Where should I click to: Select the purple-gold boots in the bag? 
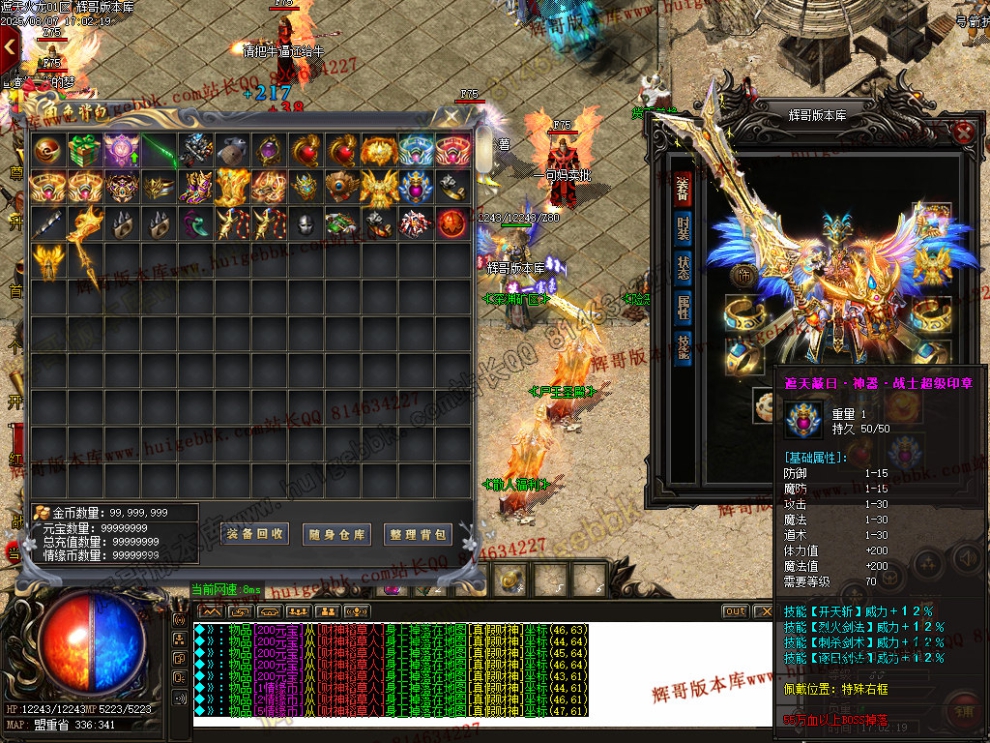[x=195, y=187]
